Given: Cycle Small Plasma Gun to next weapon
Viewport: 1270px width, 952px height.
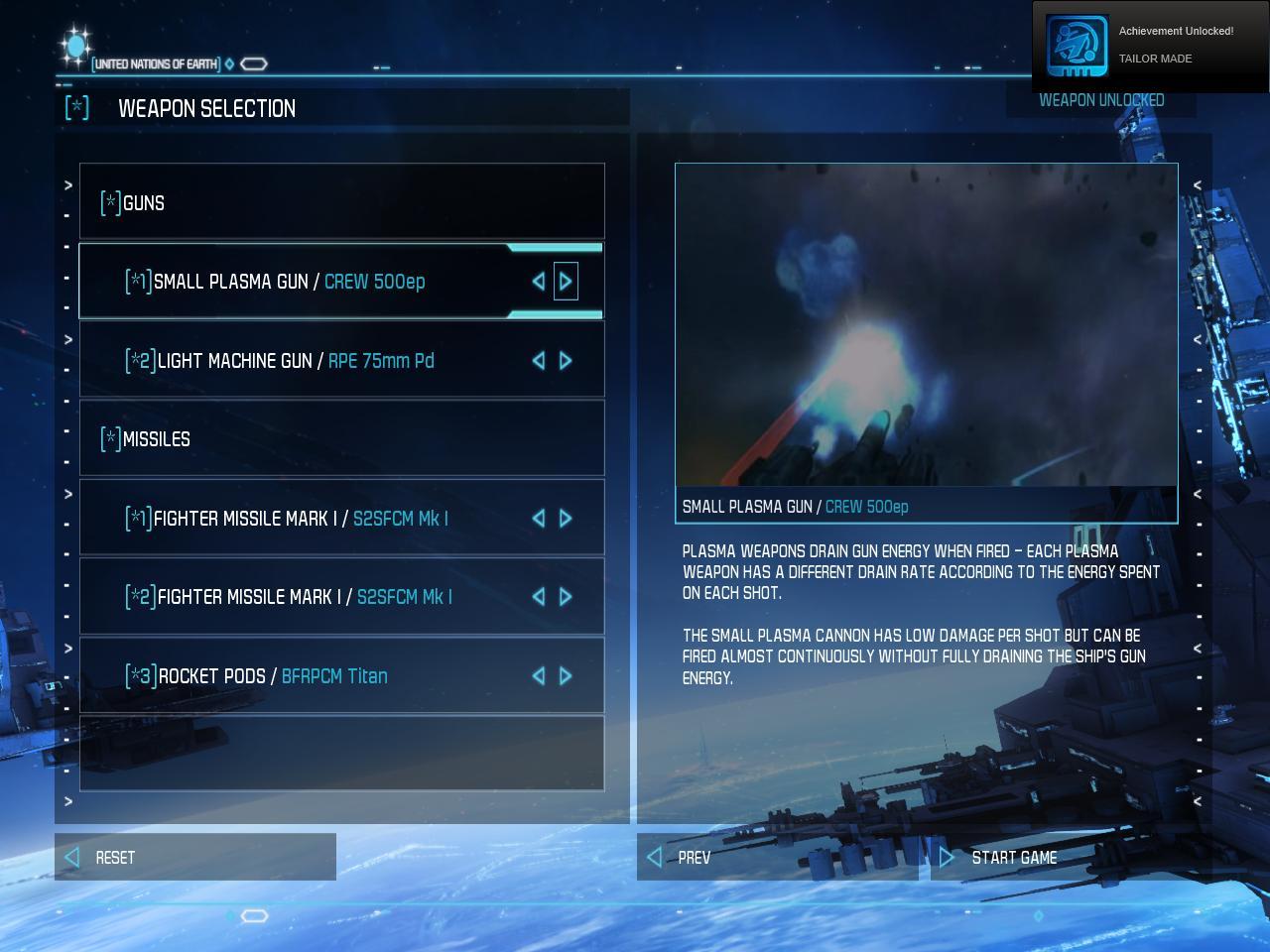Looking at the screenshot, I should pyautogui.click(x=566, y=282).
